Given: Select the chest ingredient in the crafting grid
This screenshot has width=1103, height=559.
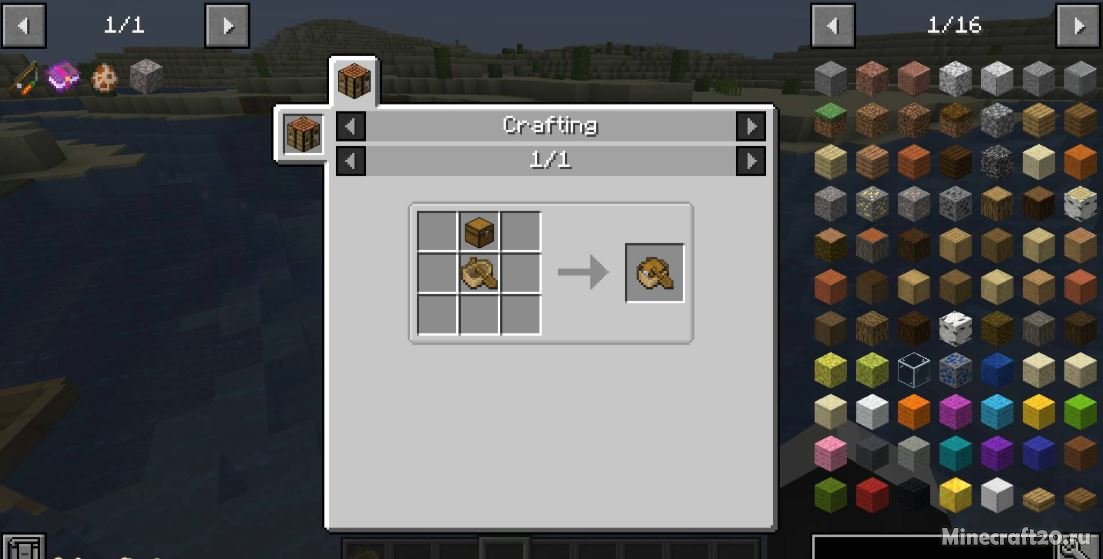Looking at the screenshot, I should pos(479,231).
